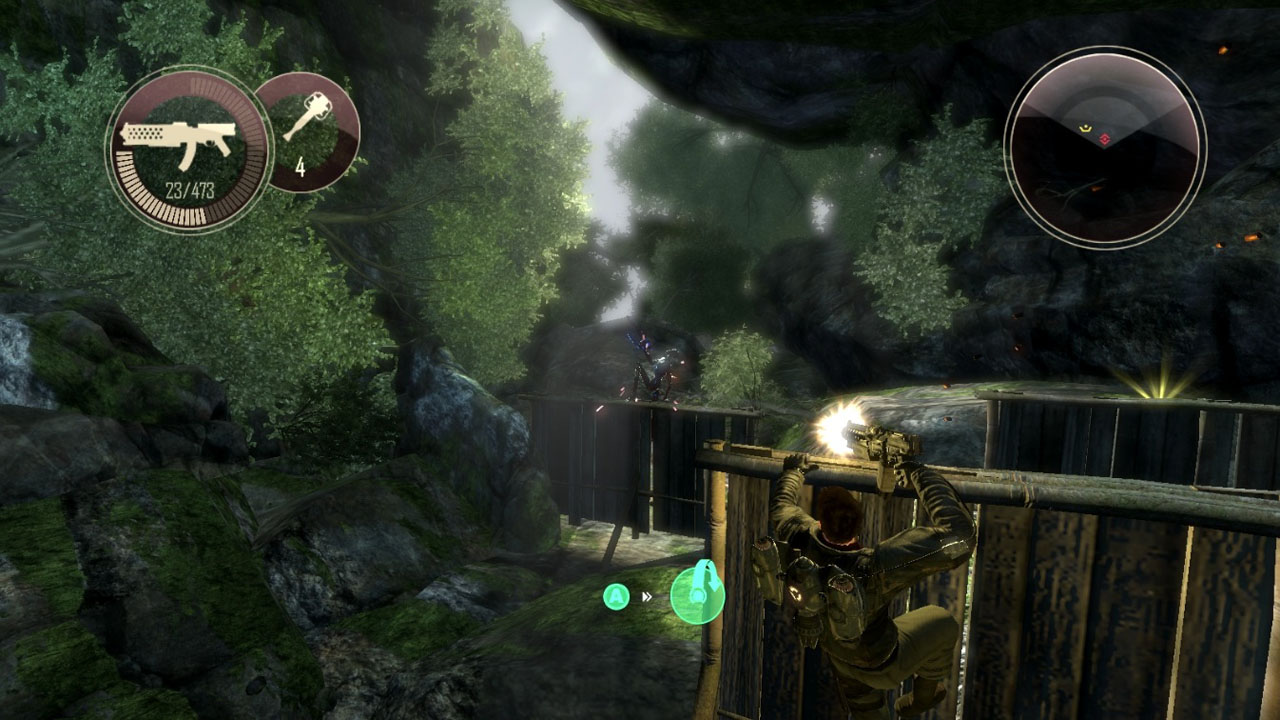Viewport: 1280px width, 720px height.
Task: Open the circular radar minimap
Action: point(1105,147)
